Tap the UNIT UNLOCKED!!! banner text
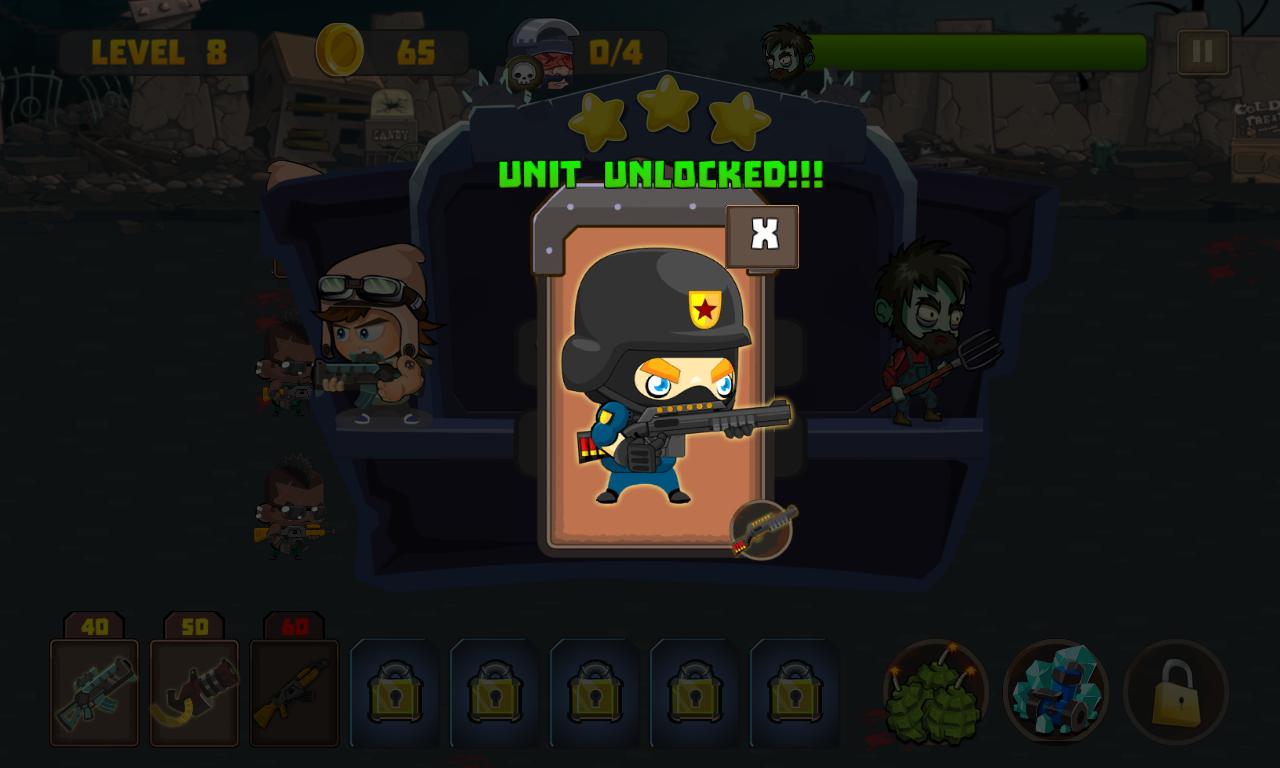 [664, 174]
